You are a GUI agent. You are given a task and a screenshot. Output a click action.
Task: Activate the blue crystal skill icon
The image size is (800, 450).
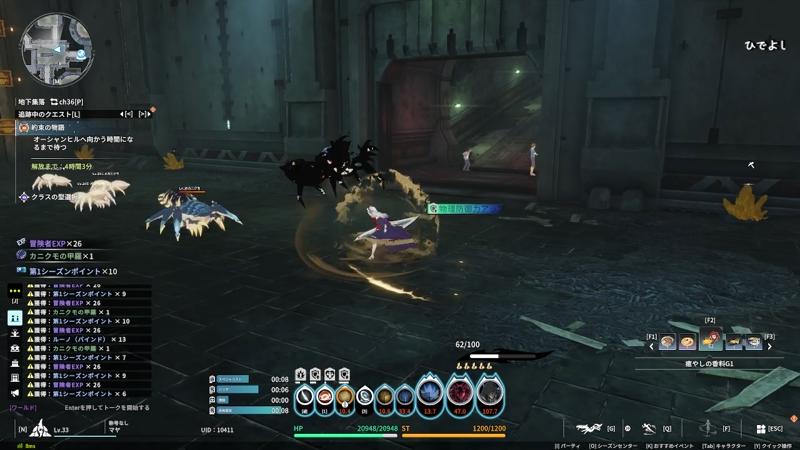pyautogui.click(x=431, y=391)
